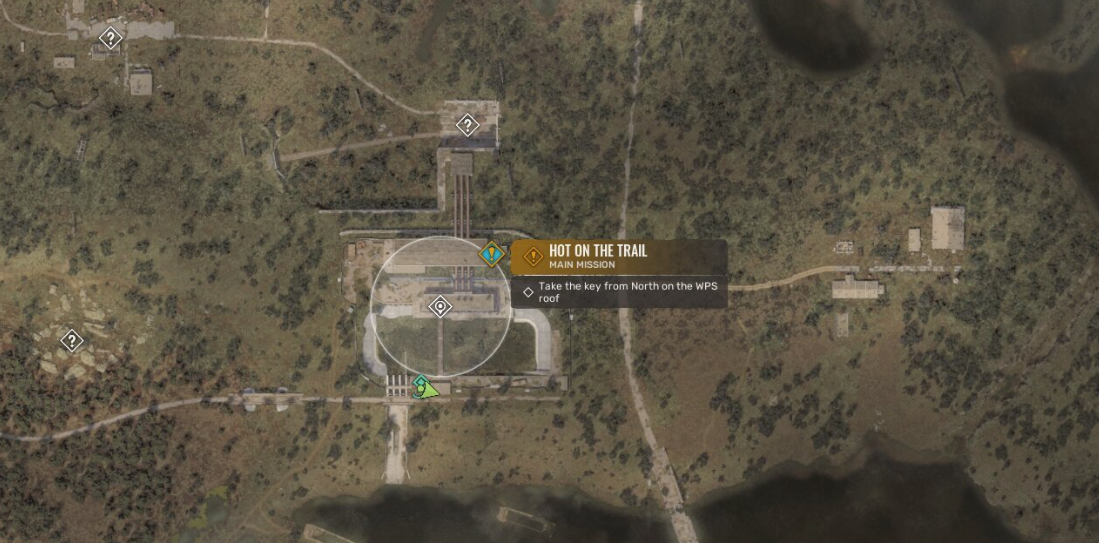This screenshot has height=543, width=1099.
Task: Open the Hot on the Trail mission tooltip
Action: pyautogui.click(x=619, y=257)
